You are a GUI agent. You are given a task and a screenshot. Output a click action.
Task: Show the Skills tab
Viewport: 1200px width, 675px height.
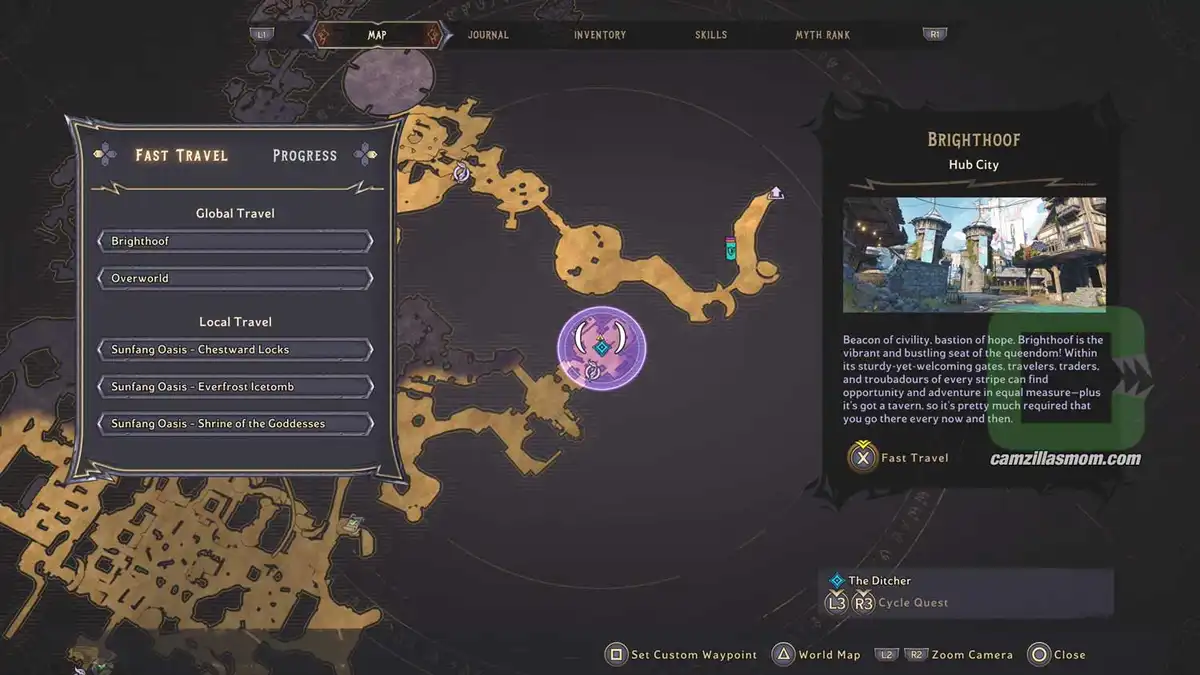point(711,35)
